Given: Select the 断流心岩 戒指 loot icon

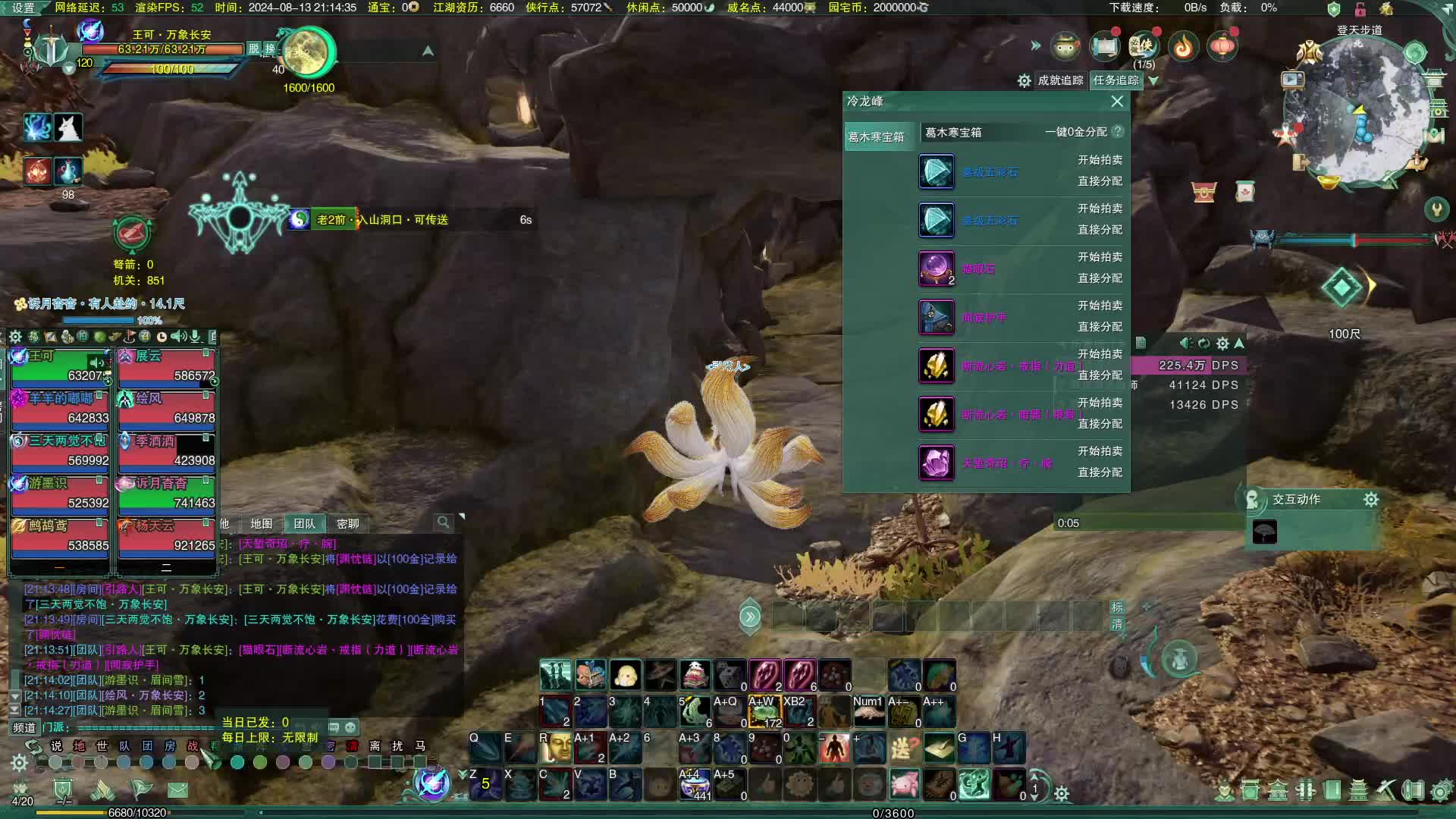Looking at the screenshot, I should pyautogui.click(x=937, y=366).
